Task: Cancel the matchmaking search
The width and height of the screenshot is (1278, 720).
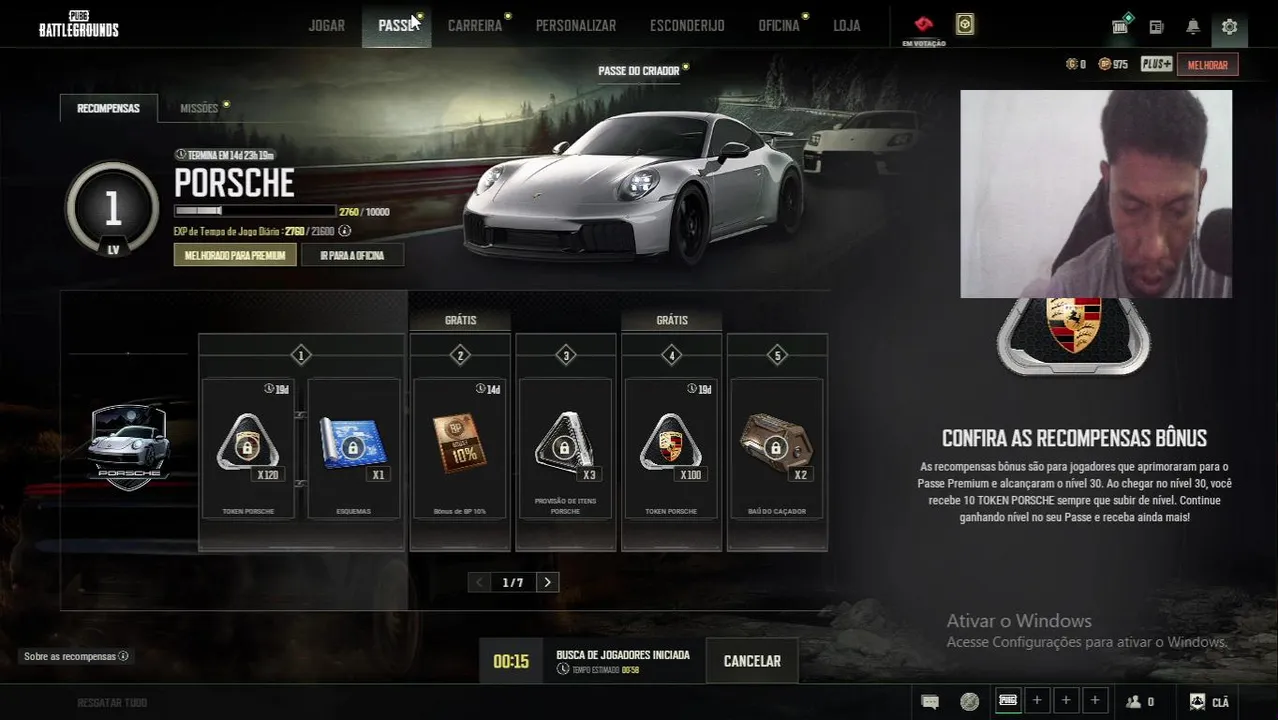Action: tap(752, 661)
